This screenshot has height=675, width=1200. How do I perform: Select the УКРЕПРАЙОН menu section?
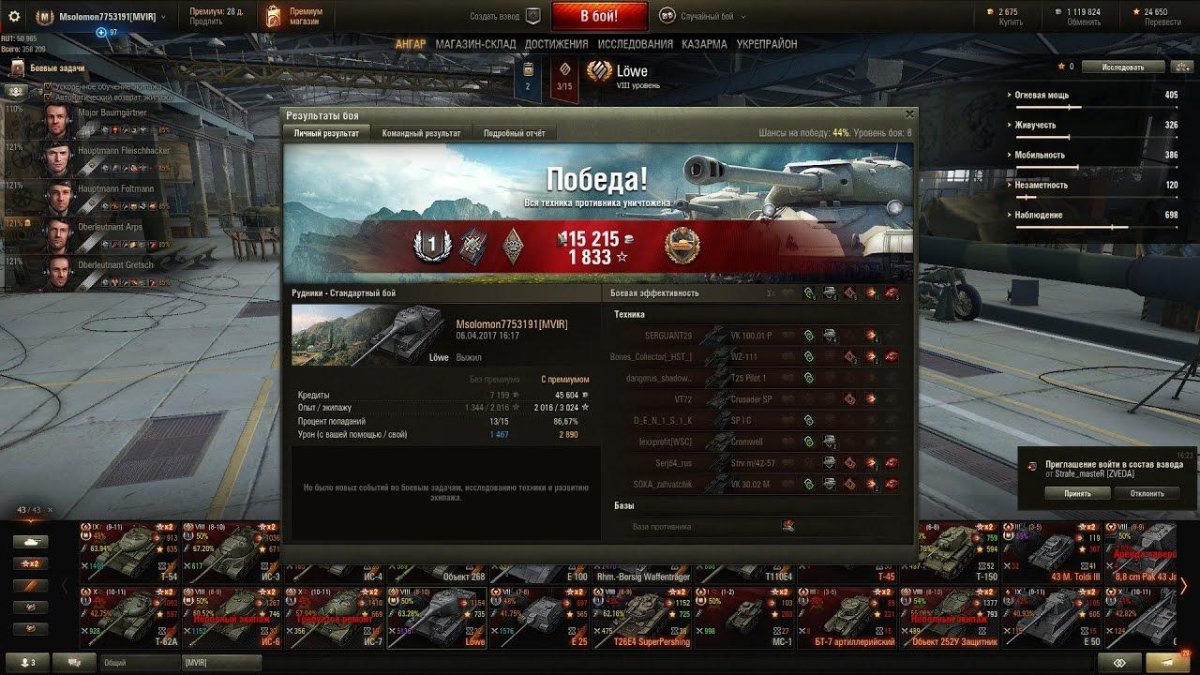coord(768,44)
